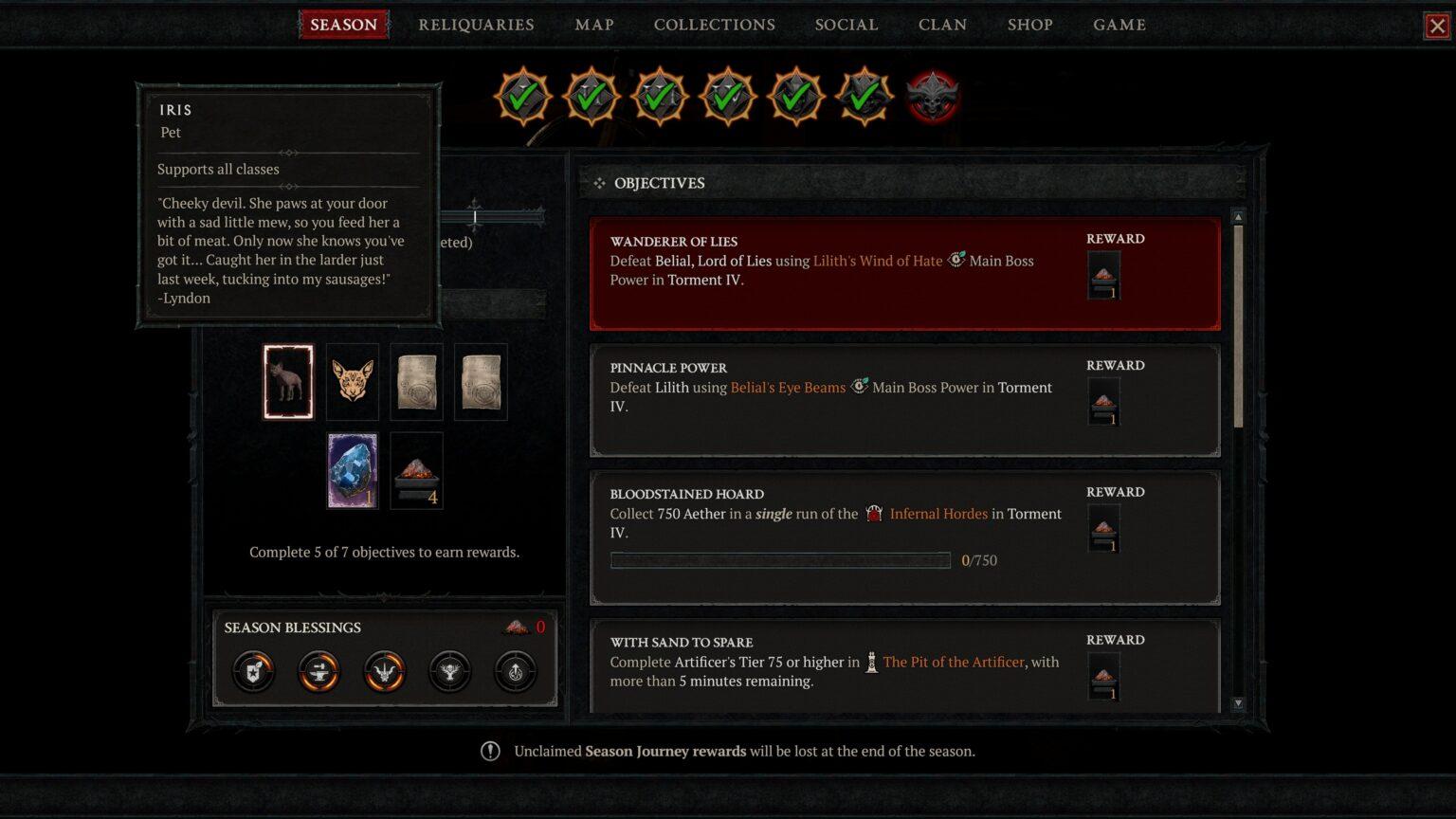Select the Iris pet reward thumbnail
Viewport: 1456px width, 819px height.
point(288,381)
